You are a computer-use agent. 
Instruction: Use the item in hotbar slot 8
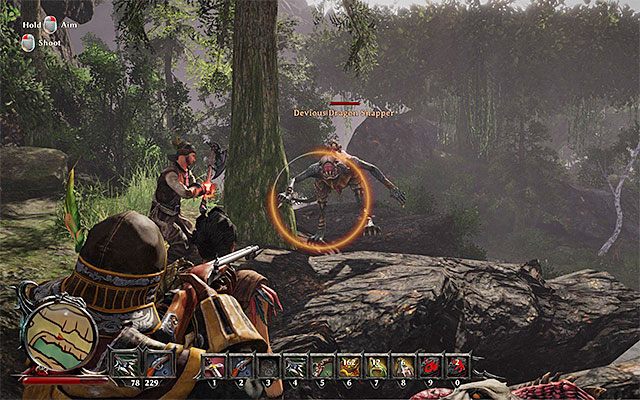(402, 365)
